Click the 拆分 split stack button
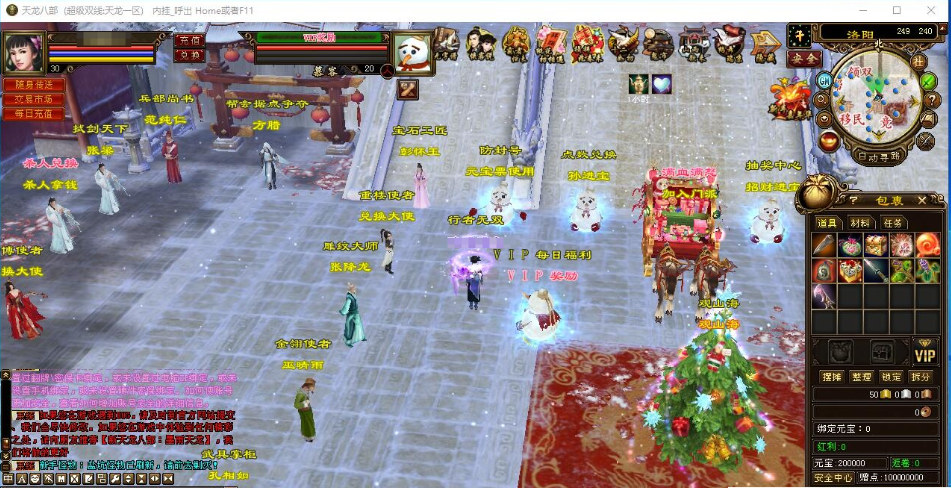 tap(921, 377)
